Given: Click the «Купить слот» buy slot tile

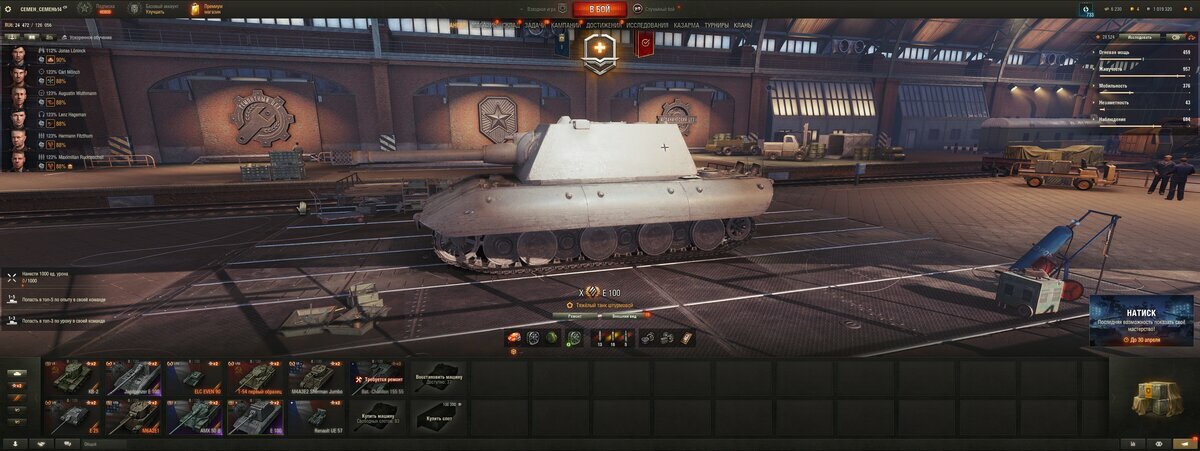Looking at the screenshot, I should tap(438, 417).
